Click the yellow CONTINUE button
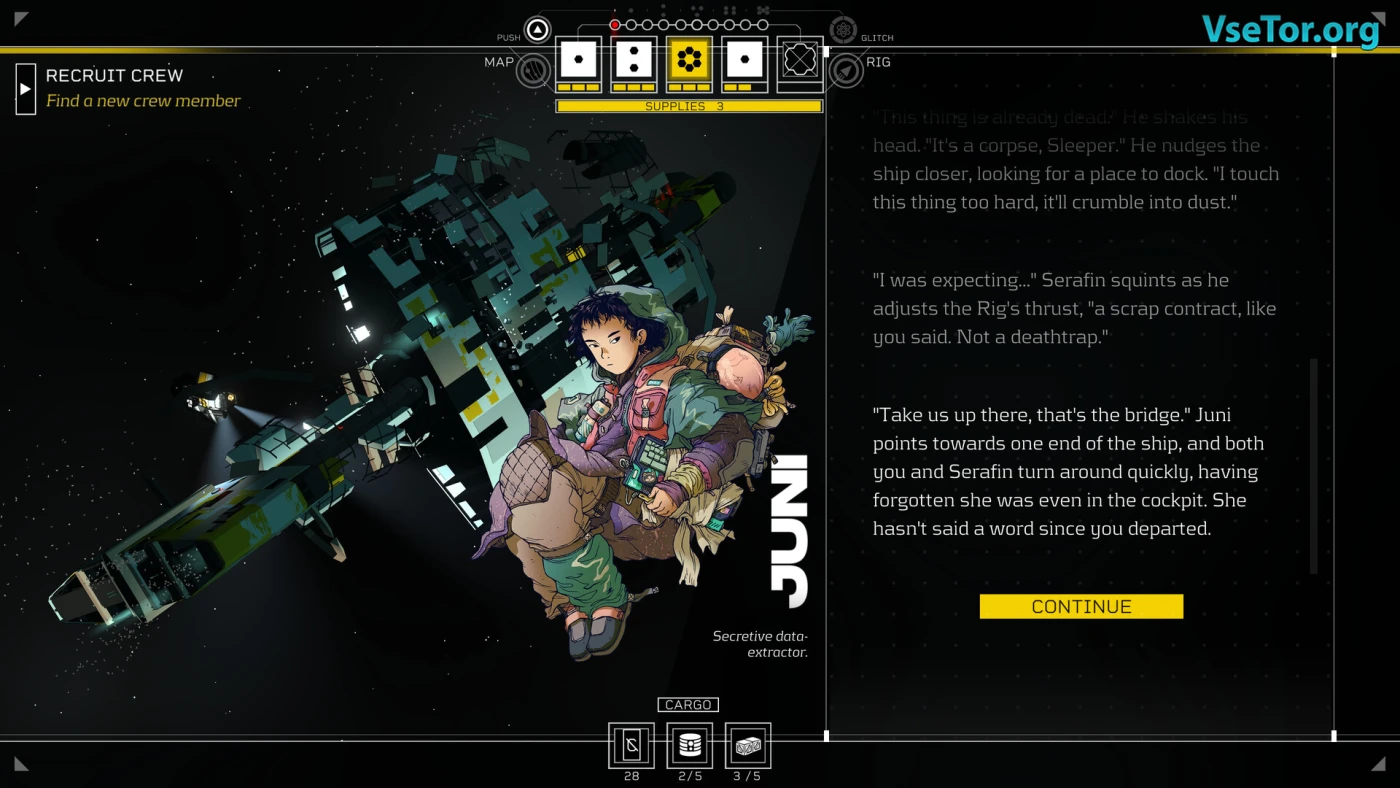 (1081, 606)
